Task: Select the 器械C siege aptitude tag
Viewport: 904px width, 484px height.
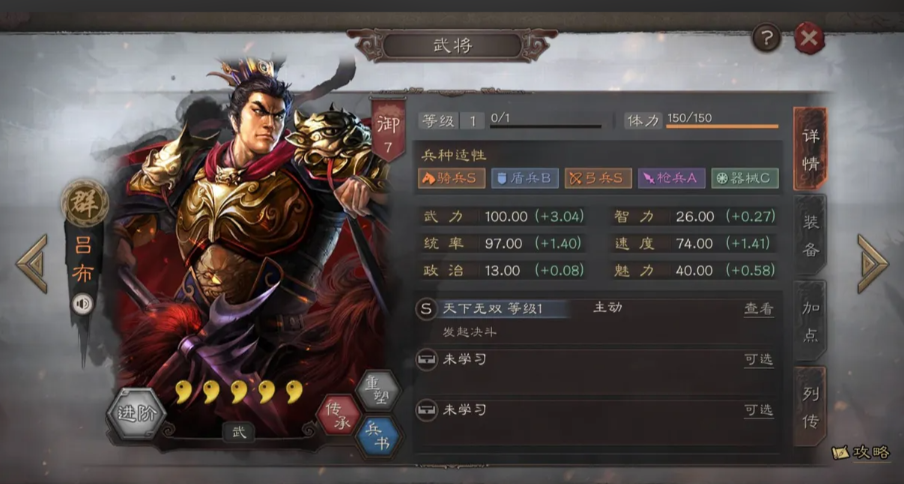Action: tap(744, 178)
